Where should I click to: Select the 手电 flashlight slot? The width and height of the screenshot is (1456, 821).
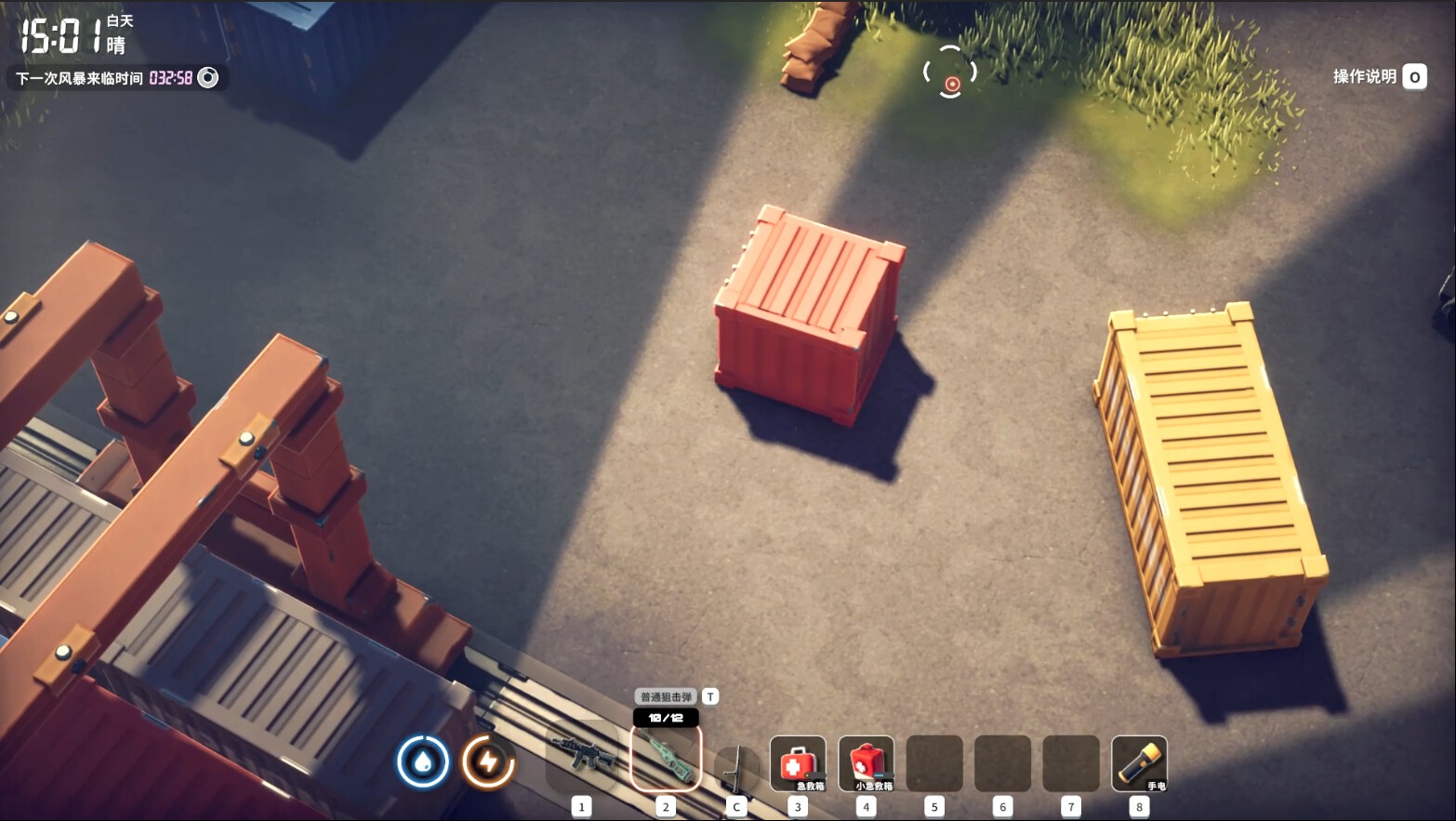tap(1139, 763)
